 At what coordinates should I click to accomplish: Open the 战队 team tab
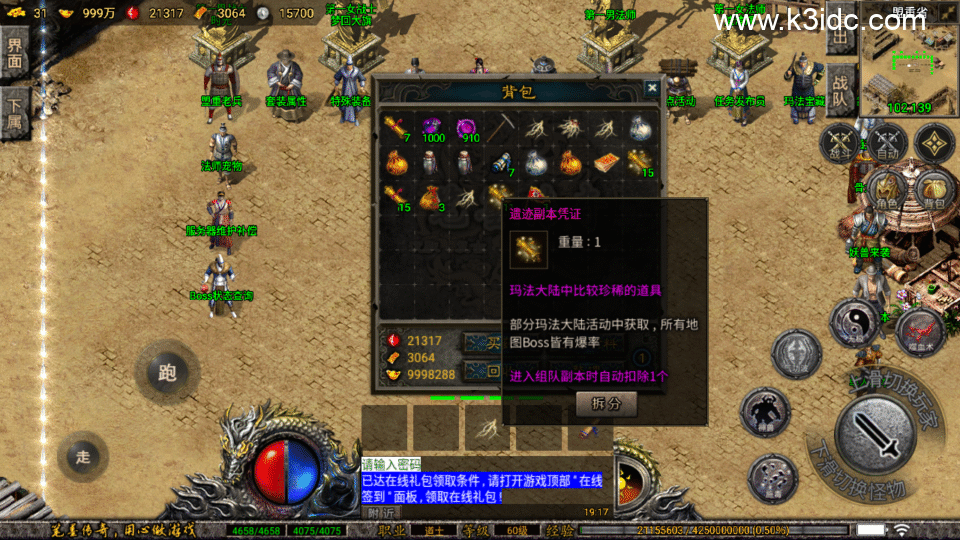click(x=840, y=90)
